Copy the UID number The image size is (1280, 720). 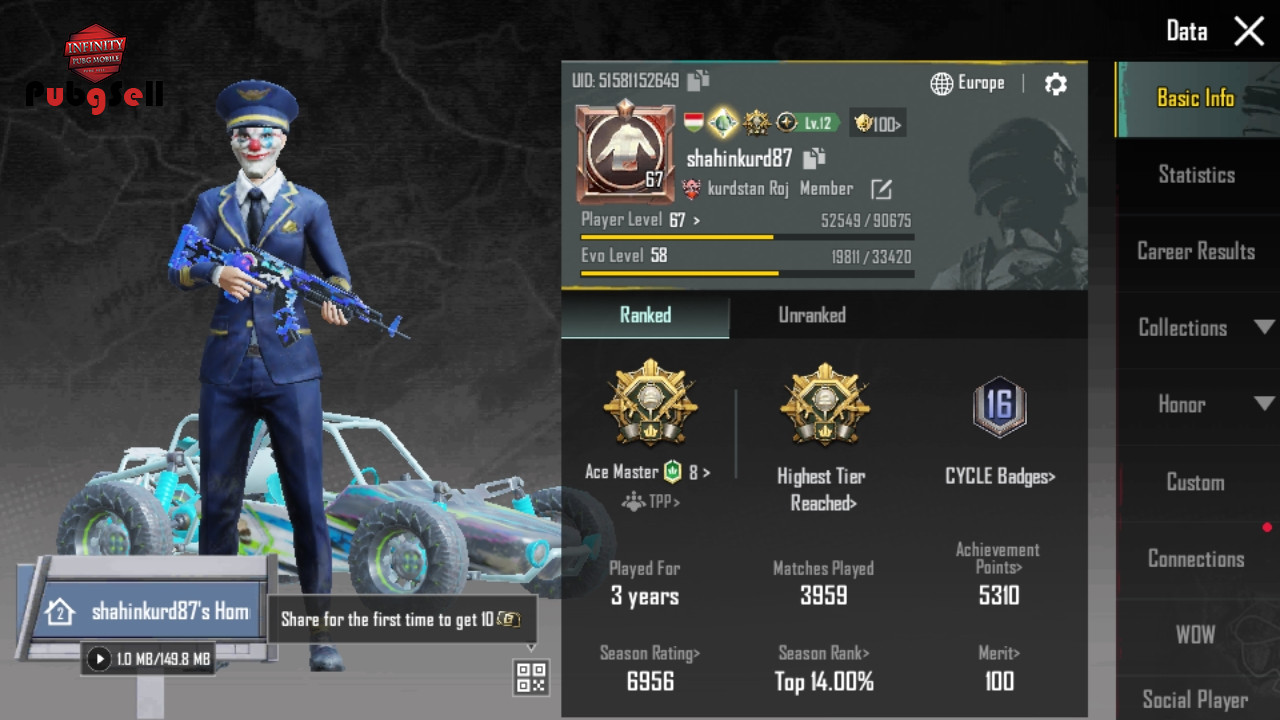[x=698, y=81]
